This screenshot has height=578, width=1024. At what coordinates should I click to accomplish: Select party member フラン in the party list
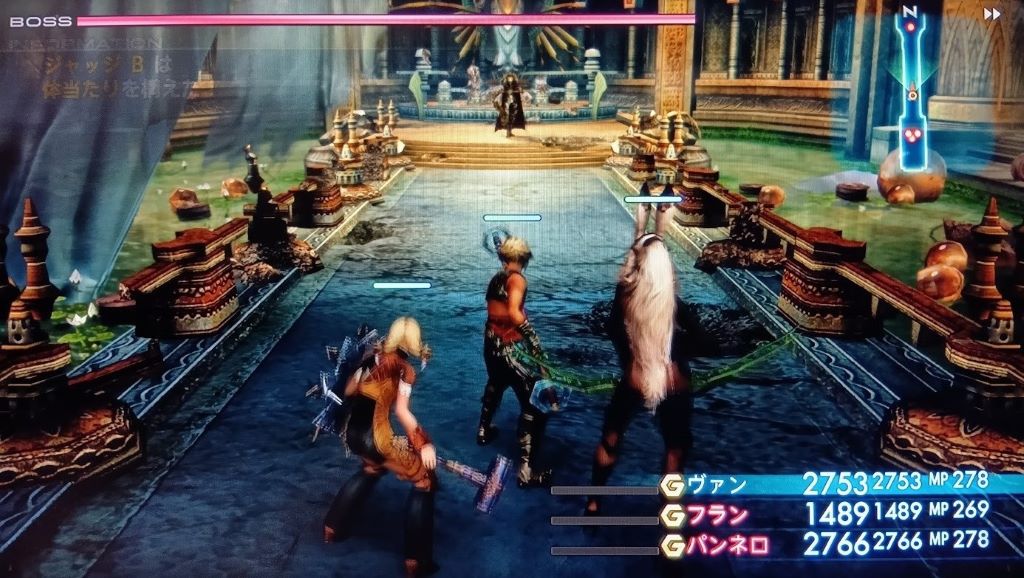point(714,516)
